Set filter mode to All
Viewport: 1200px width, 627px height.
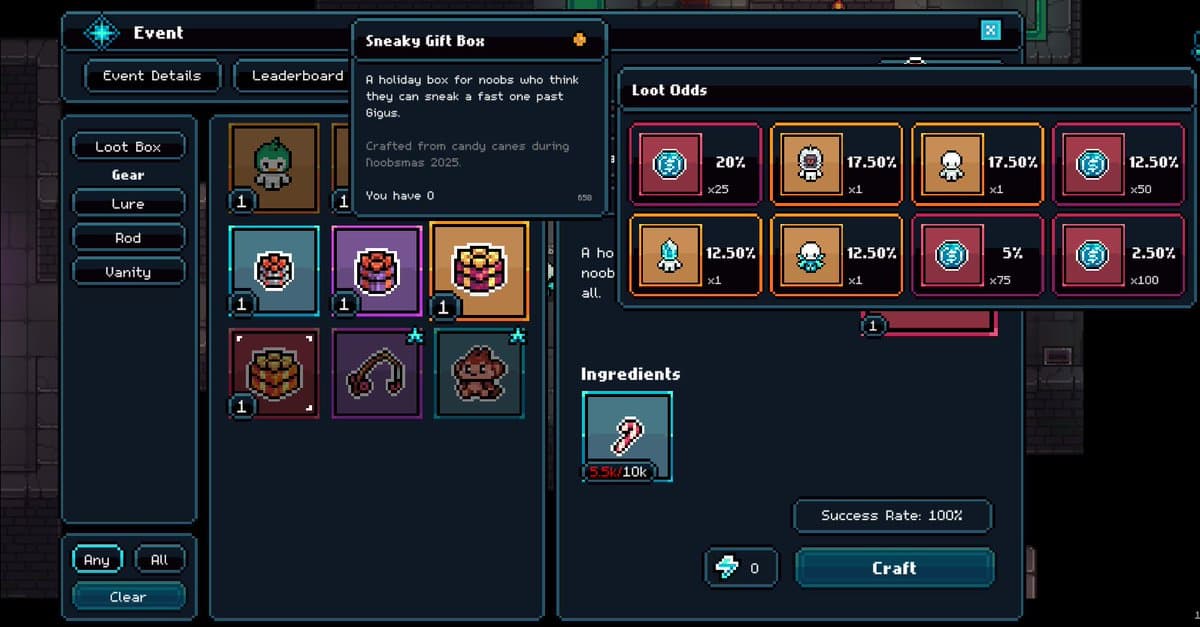159,560
